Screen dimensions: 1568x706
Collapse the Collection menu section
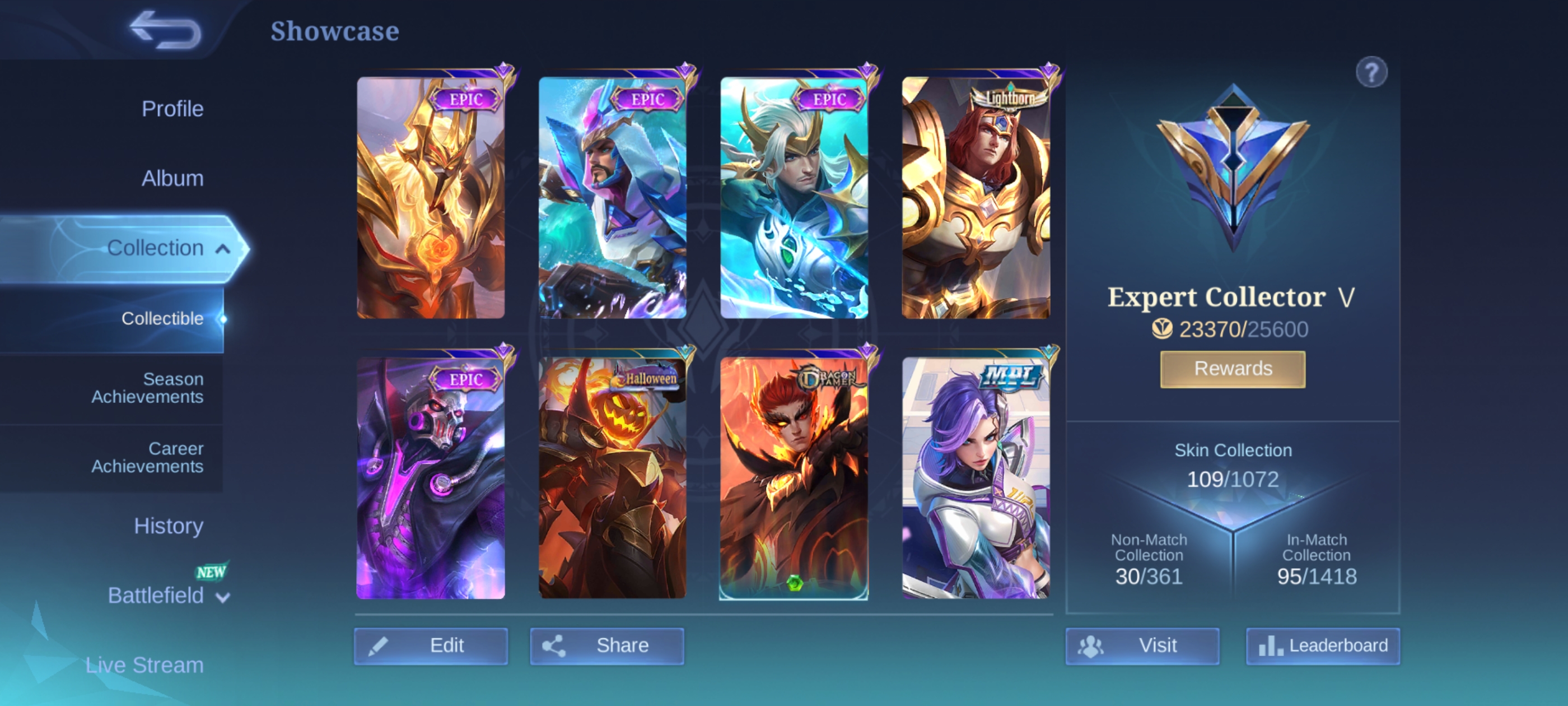click(223, 249)
